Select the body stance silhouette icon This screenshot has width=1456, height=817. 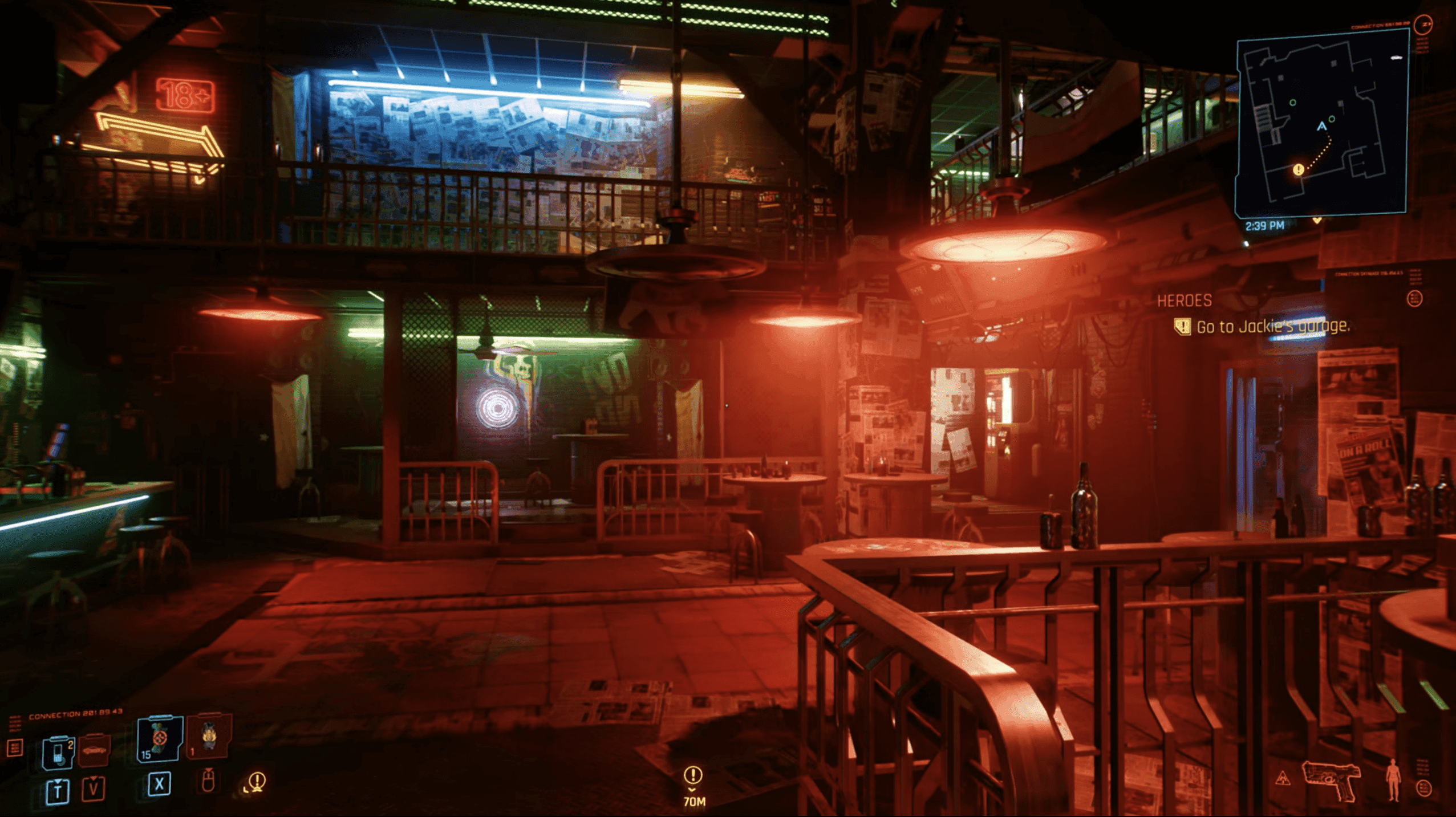coord(1393,780)
